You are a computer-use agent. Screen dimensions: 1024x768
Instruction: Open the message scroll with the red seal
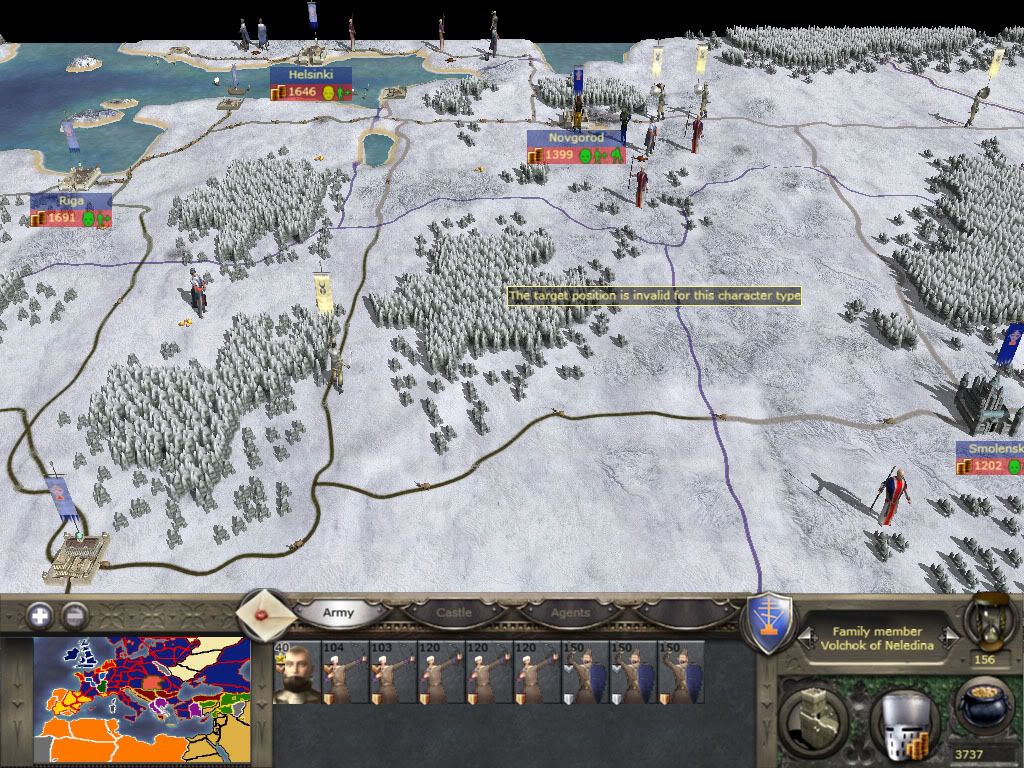pos(265,613)
